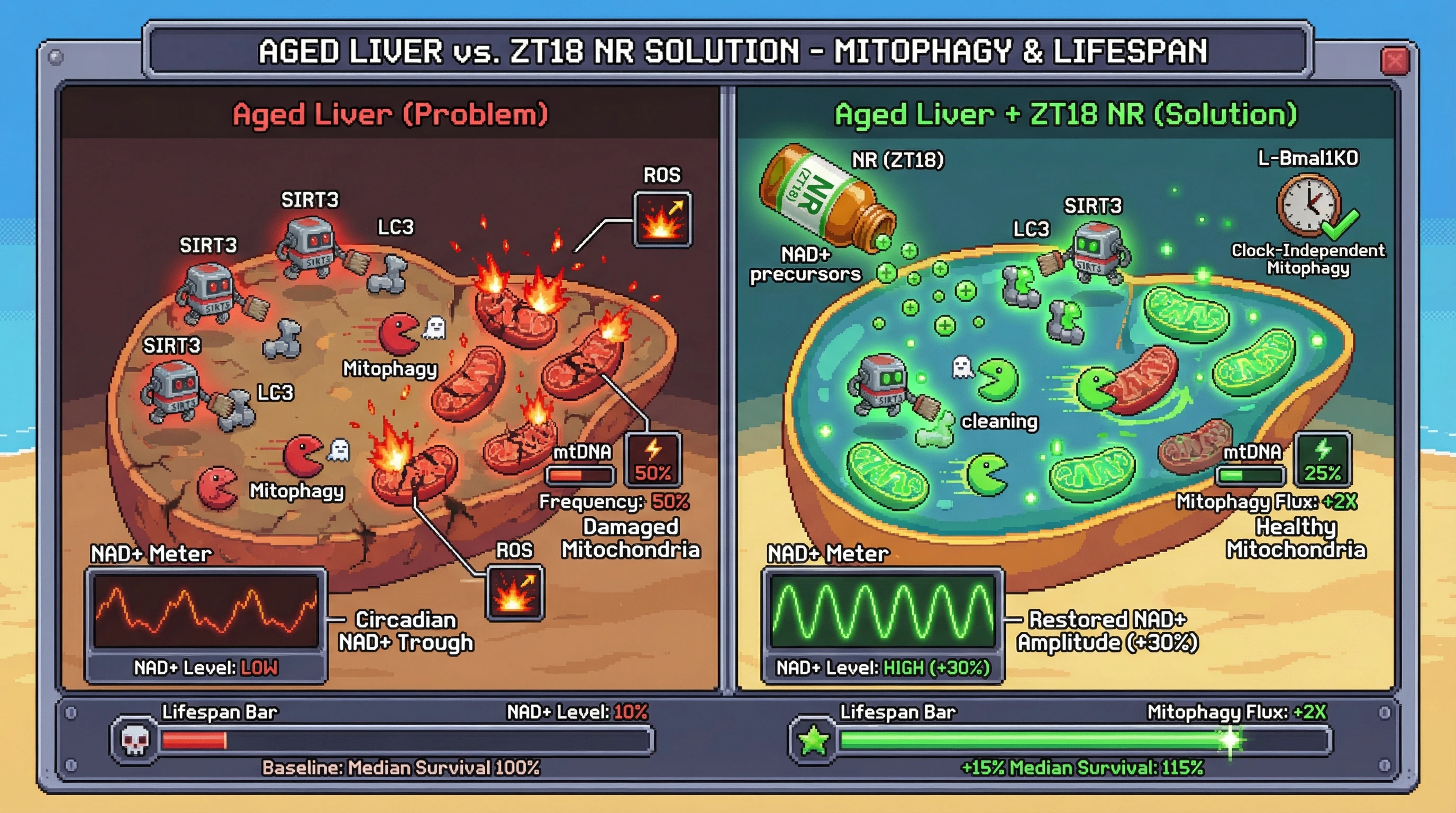Image resolution: width=1456 pixels, height=813 pixels.
Task: Click the skull icon on the lifespan bar
Action: [x=135, y=739]
